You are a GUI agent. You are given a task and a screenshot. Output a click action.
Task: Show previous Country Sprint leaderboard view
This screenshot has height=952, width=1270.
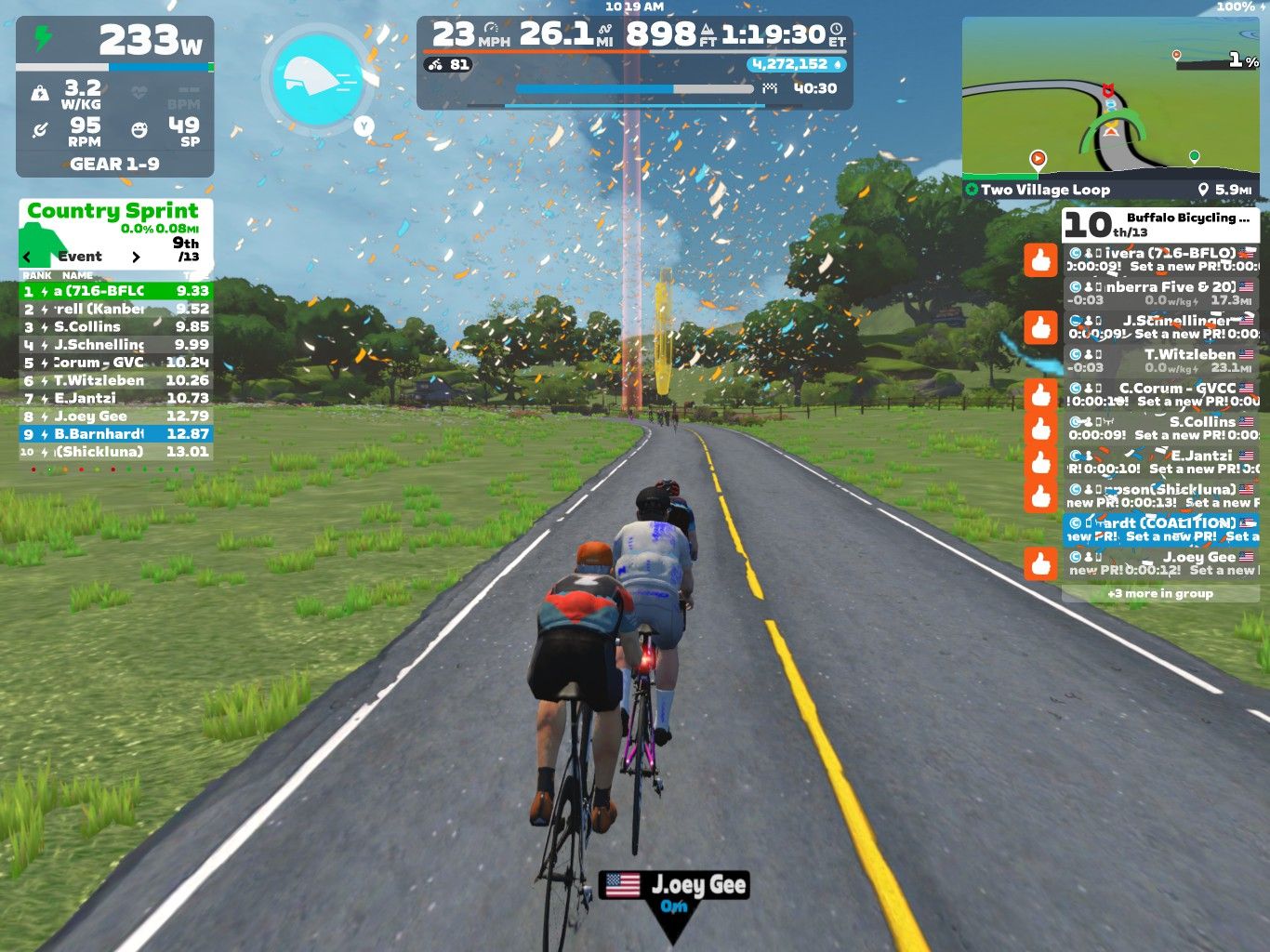click(x=27, y=257)
